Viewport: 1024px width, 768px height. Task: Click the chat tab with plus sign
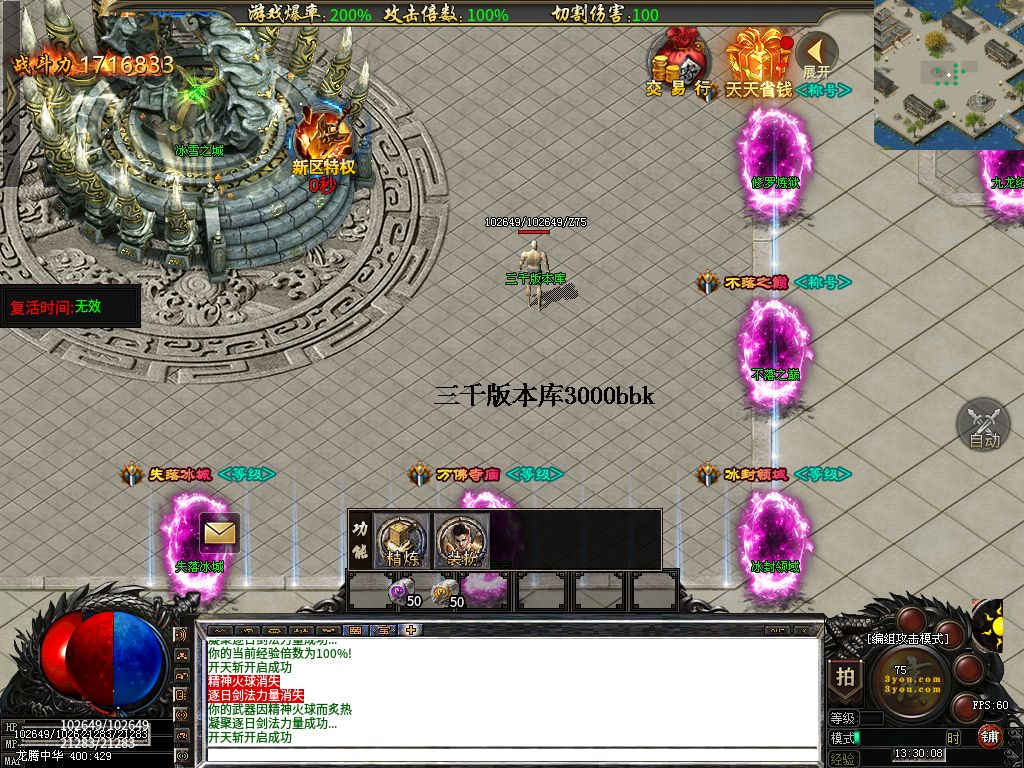coord(411,630)
